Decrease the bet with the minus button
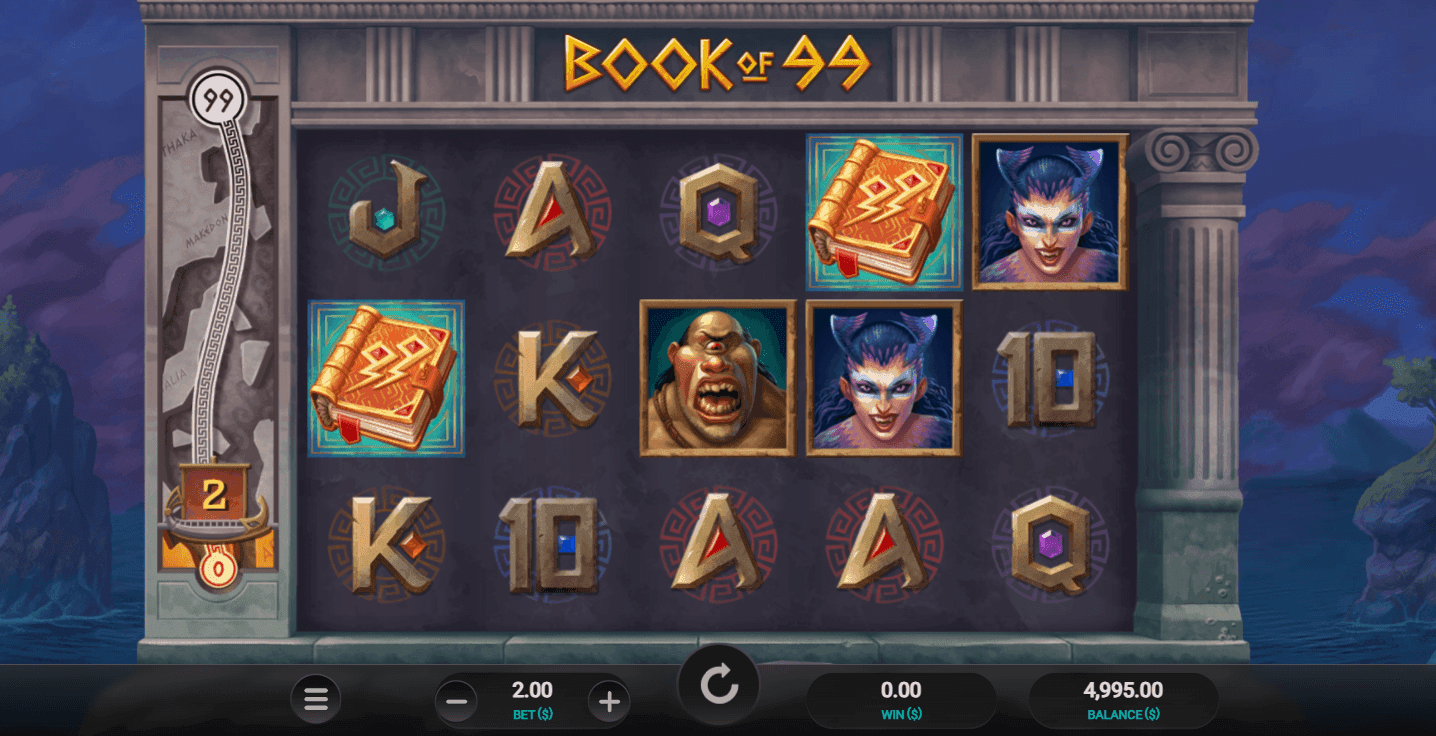 tap(457, 701)
